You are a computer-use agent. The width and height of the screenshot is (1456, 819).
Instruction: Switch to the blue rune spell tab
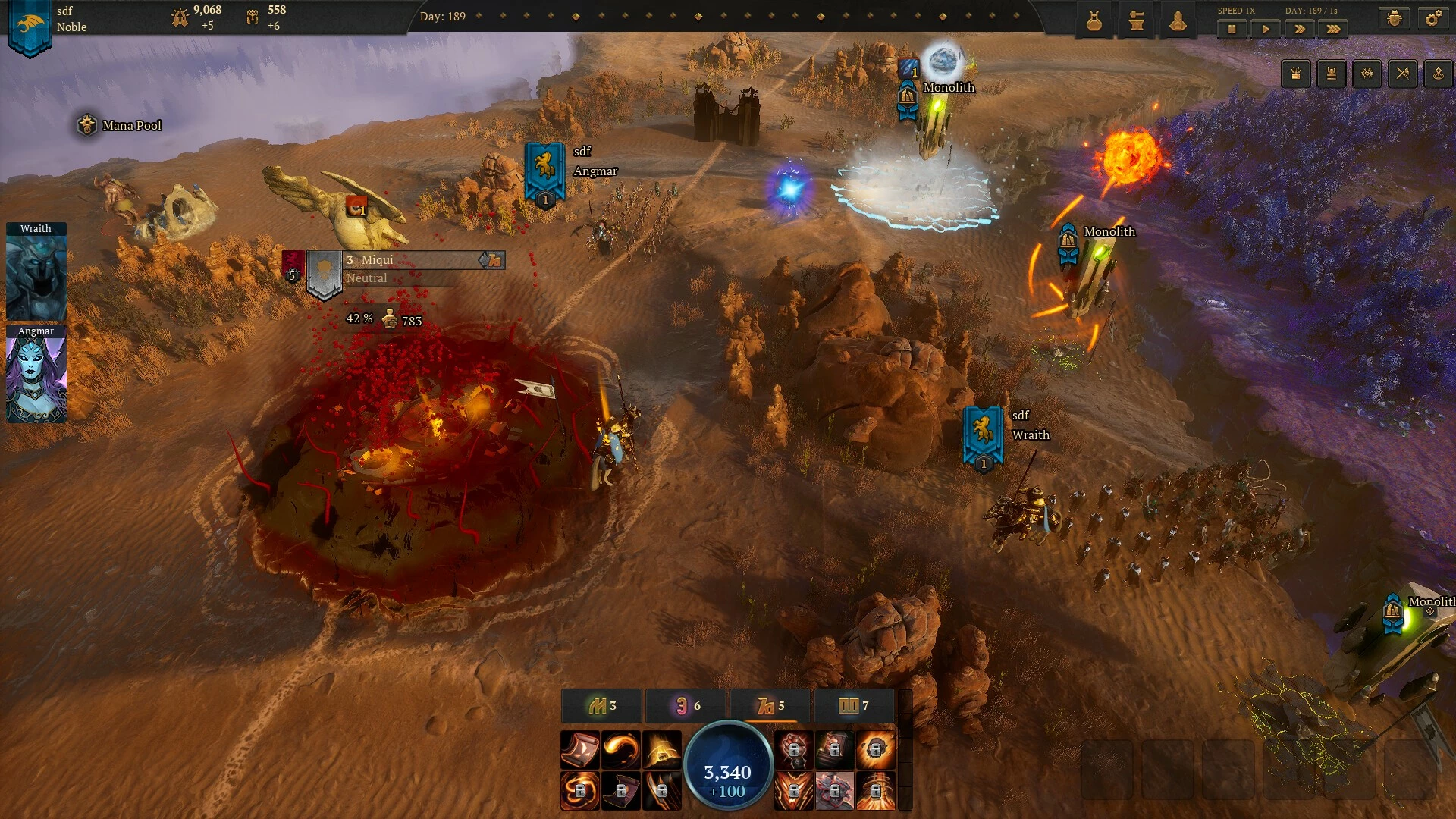point(854,706)
